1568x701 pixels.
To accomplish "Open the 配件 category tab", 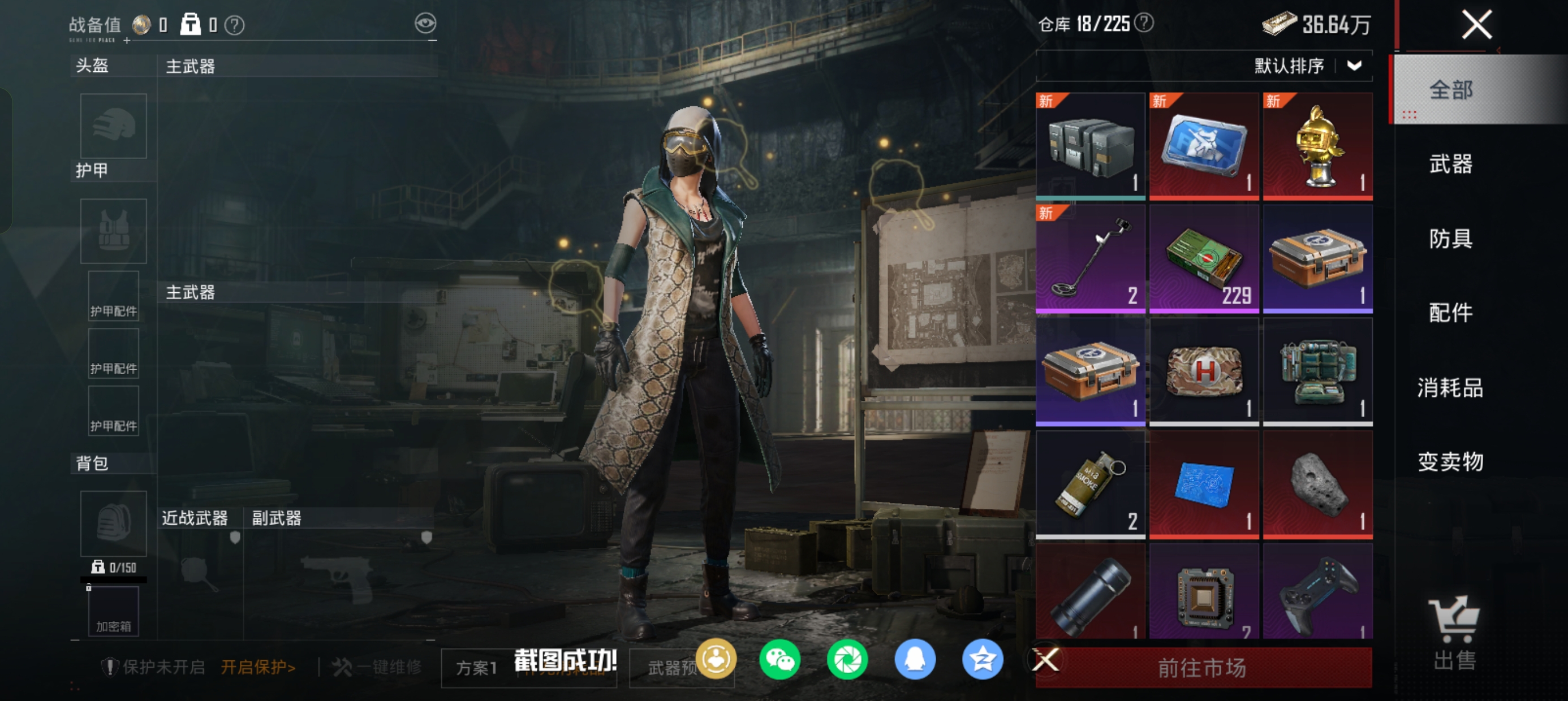I will click(x=1450, y=313).
